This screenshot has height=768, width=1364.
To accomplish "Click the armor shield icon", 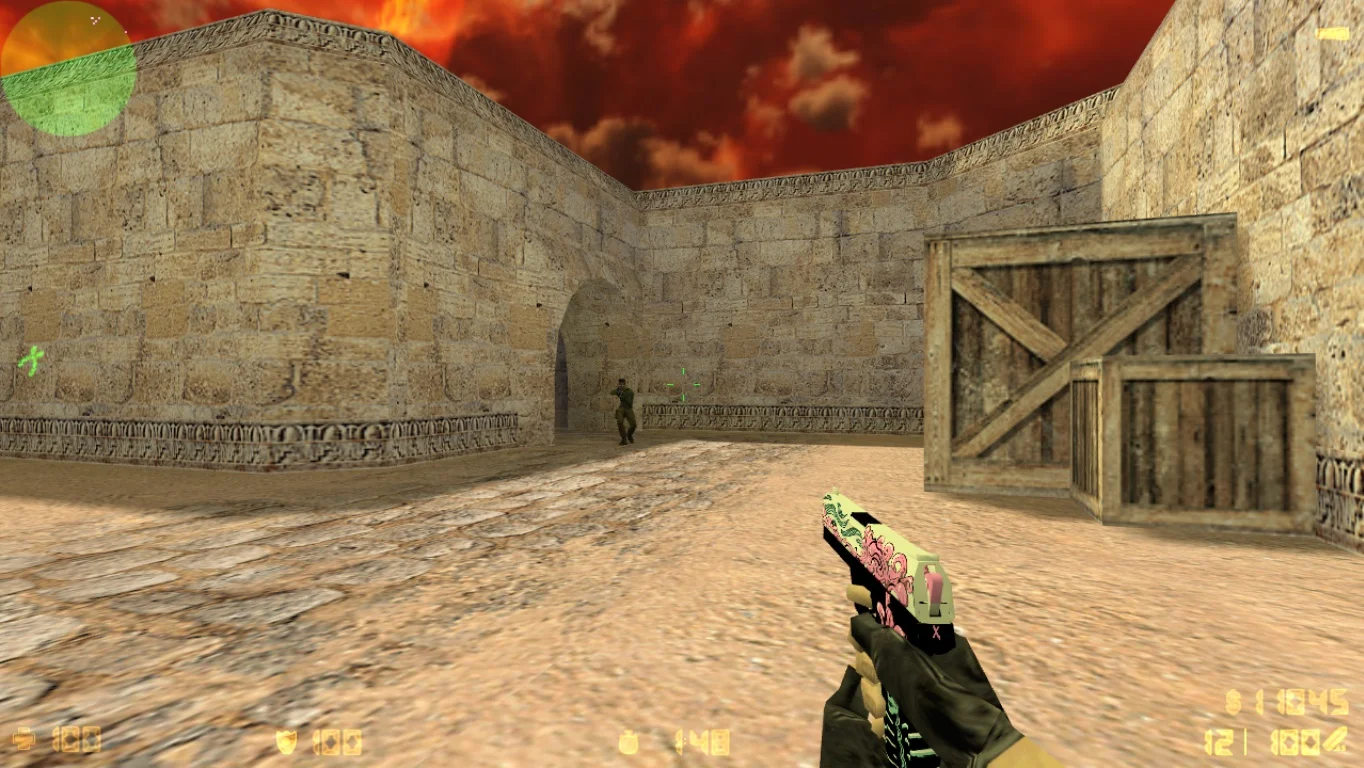I will point(286,741).
